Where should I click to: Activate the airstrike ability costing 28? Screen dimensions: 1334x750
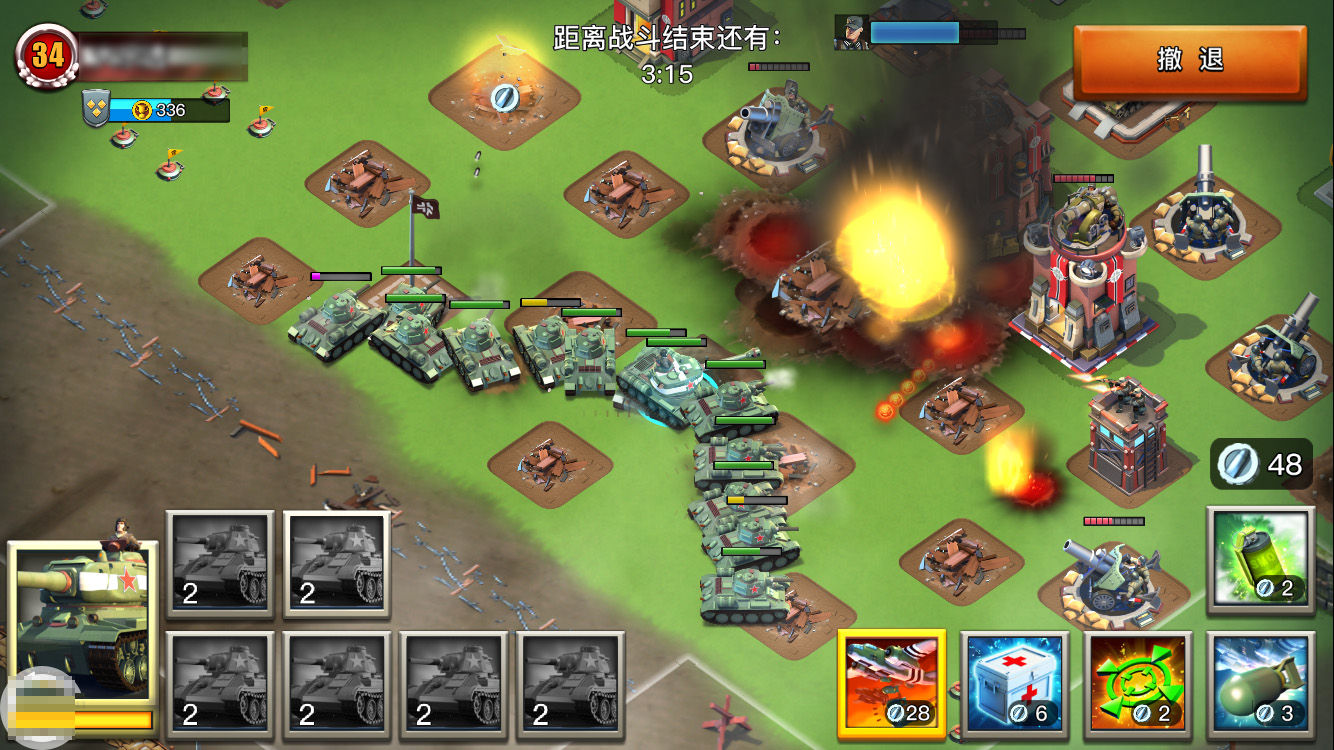(x=891, y=684)
